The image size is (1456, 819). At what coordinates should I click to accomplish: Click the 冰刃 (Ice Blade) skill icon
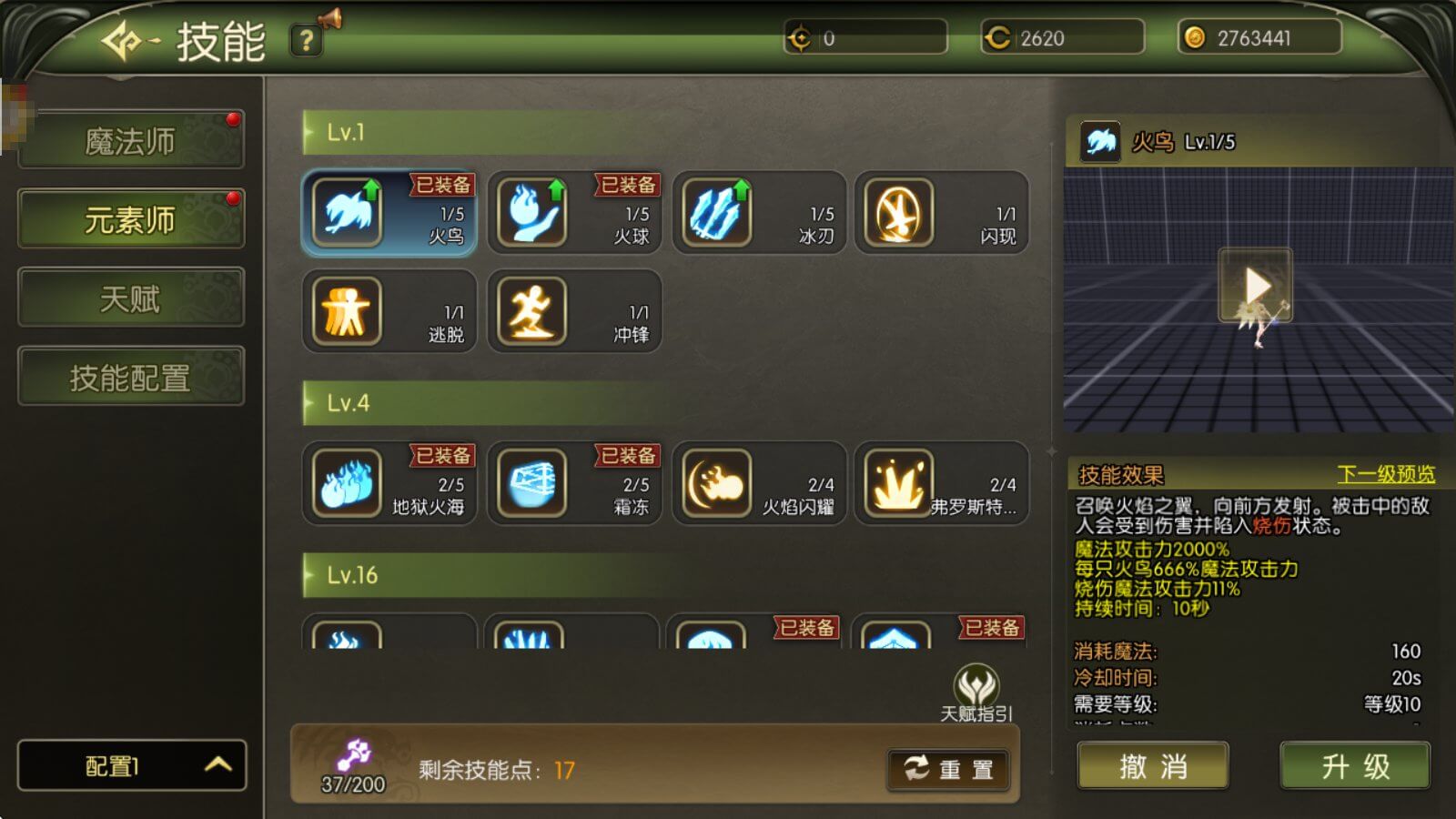tap(715, 213)
